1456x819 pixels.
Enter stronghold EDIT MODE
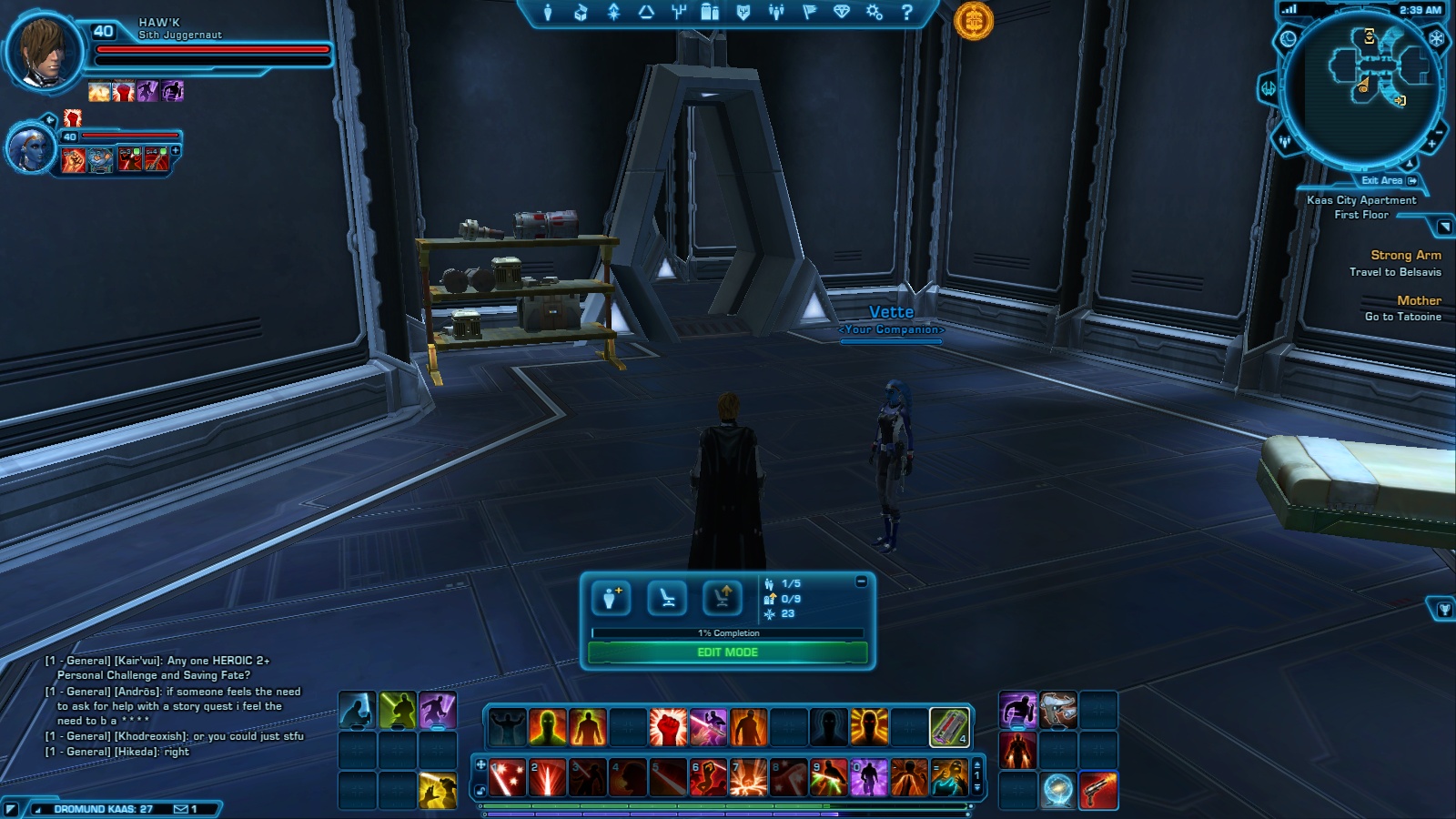(x=727, y=652)
